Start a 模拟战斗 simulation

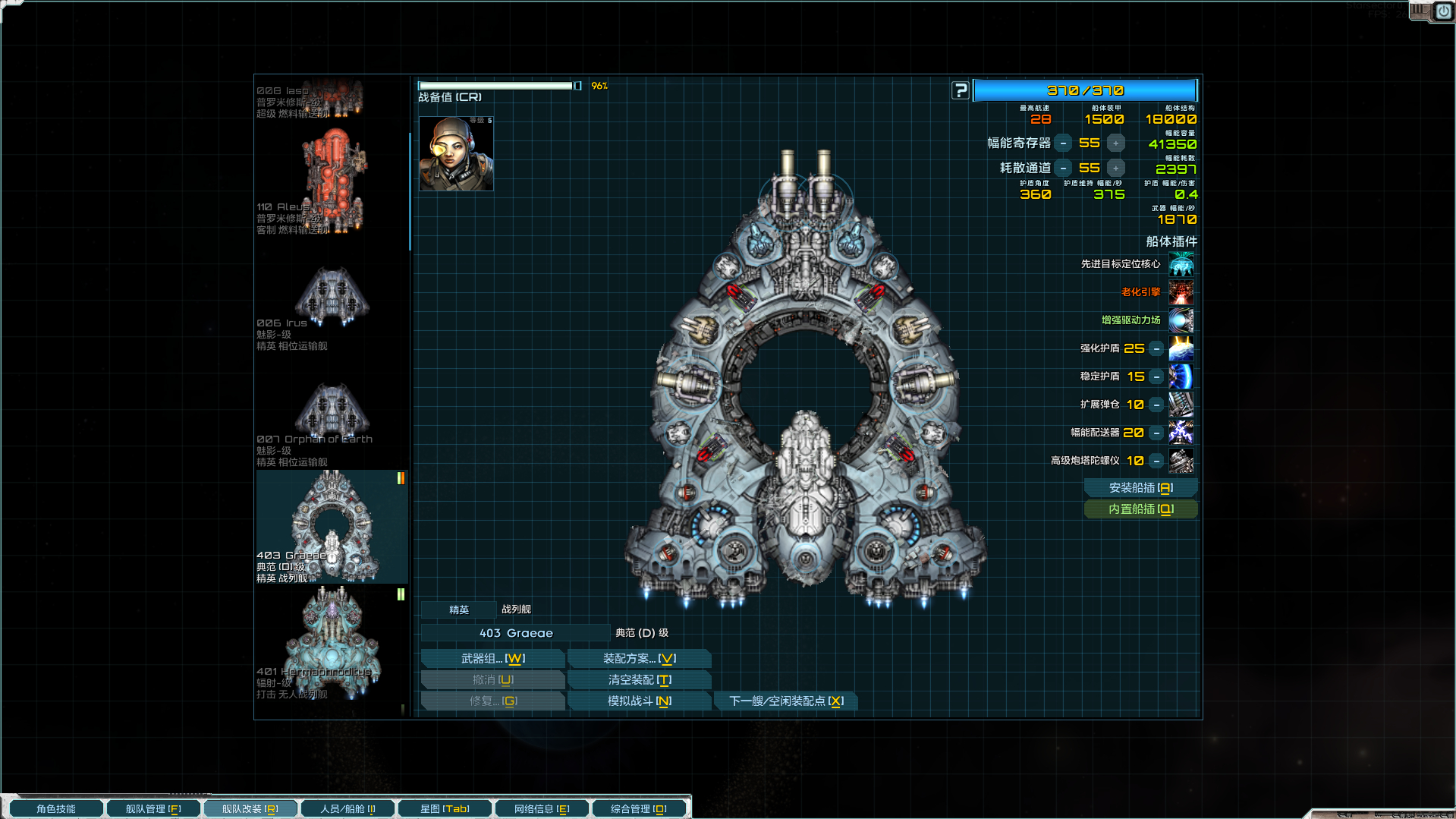(x=639, y=701)
